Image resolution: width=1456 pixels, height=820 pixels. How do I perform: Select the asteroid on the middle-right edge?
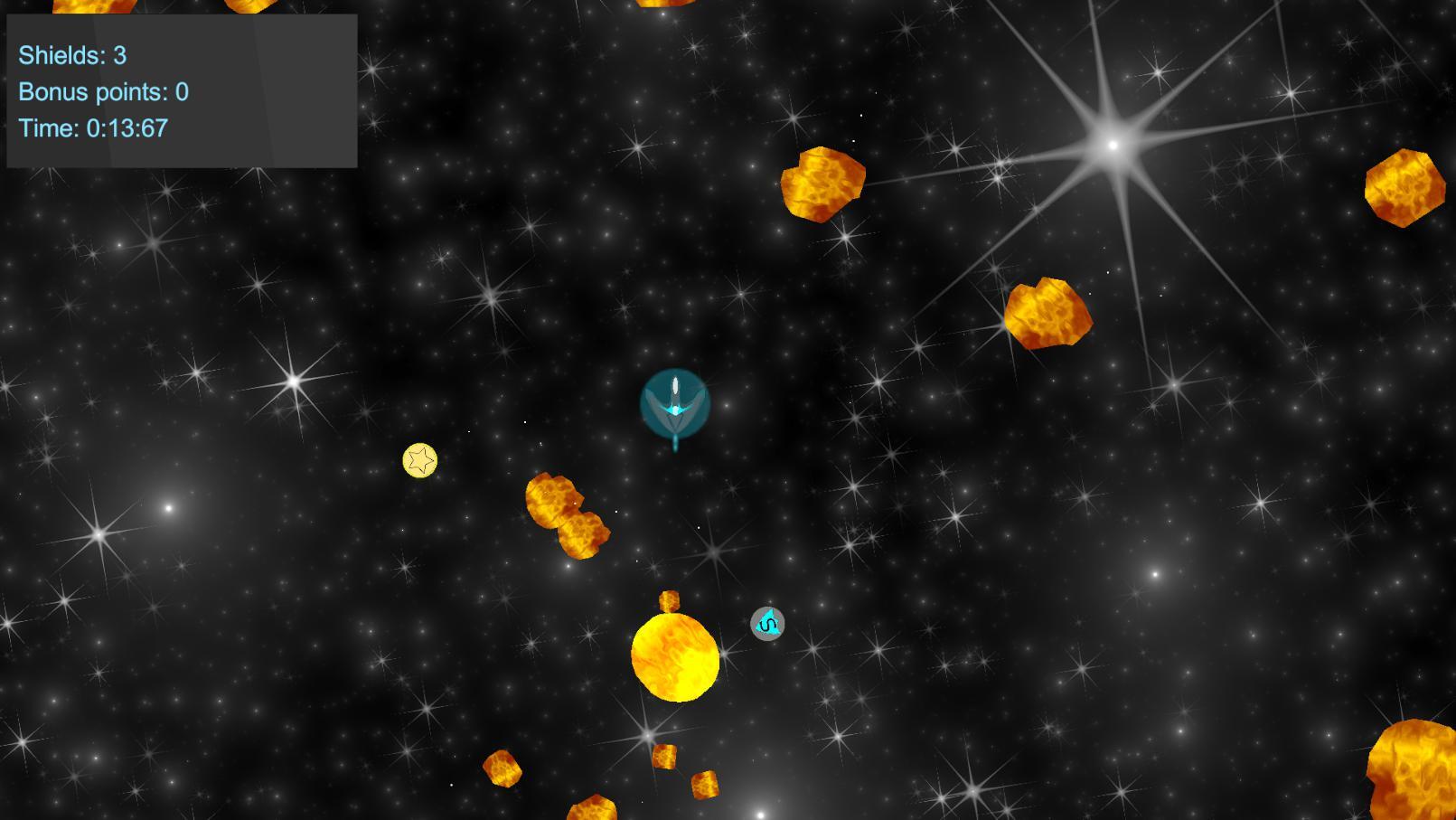[1050, 314]
